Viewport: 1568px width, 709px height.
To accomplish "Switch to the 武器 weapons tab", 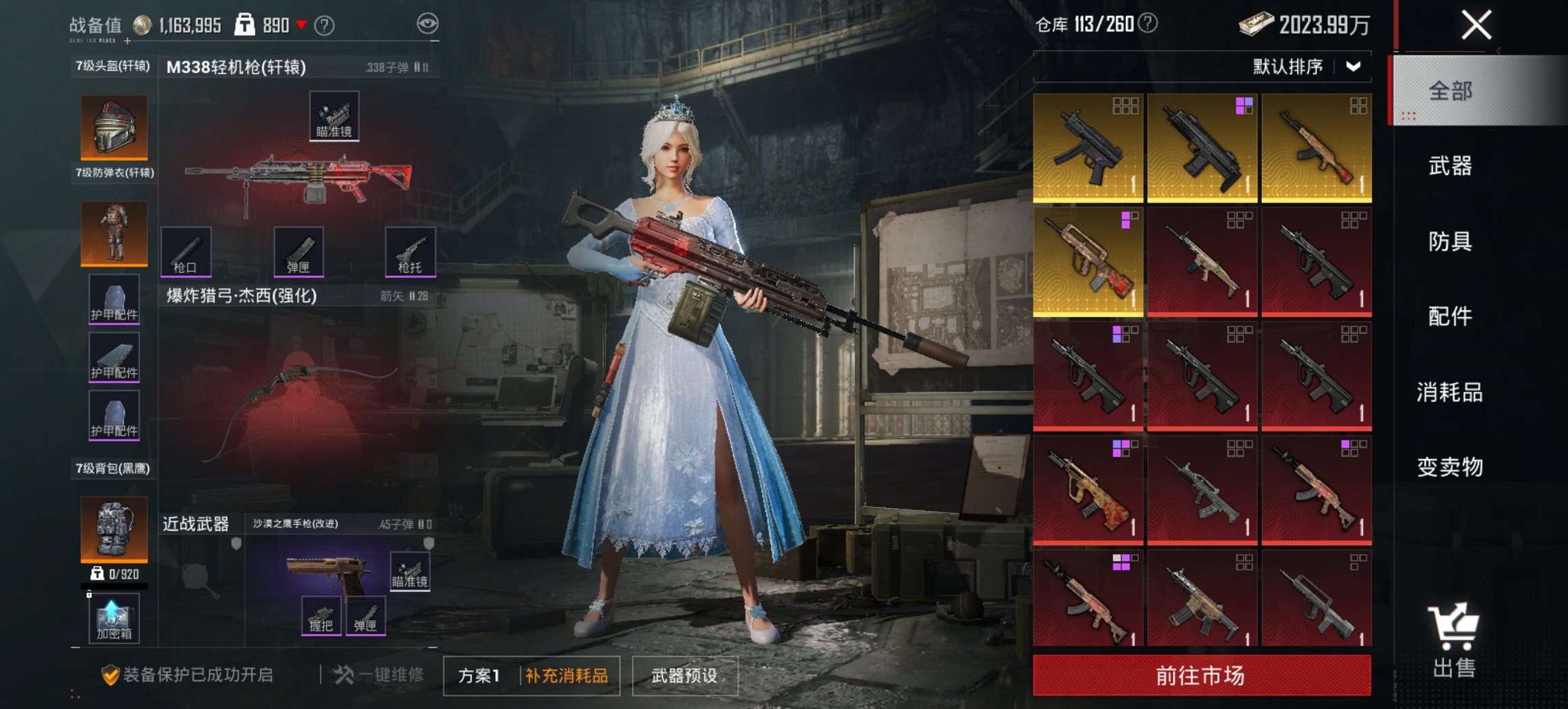I will click(x=1451, y=166).
